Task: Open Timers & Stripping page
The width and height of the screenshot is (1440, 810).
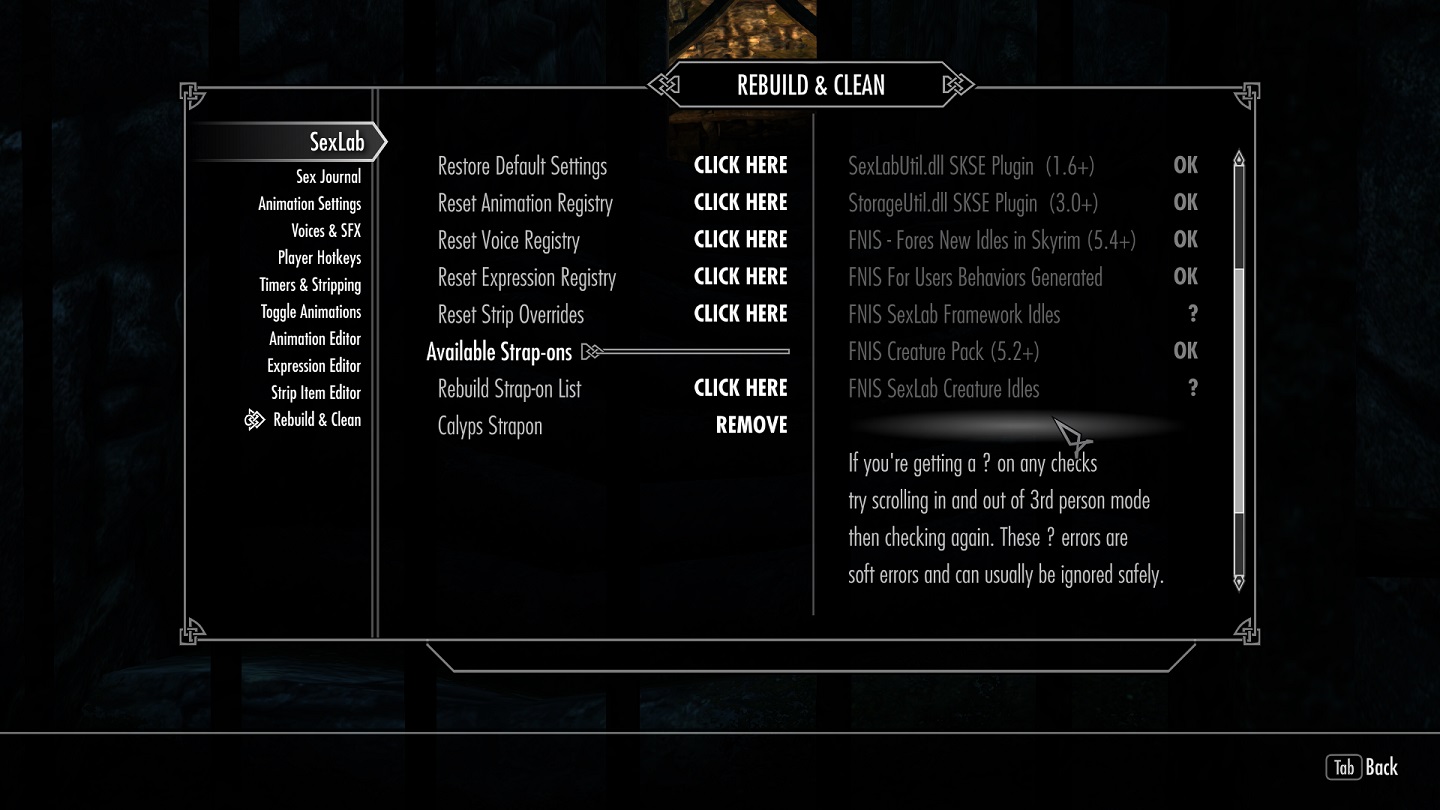Action: pyautogui.click(x=310, y=285)
